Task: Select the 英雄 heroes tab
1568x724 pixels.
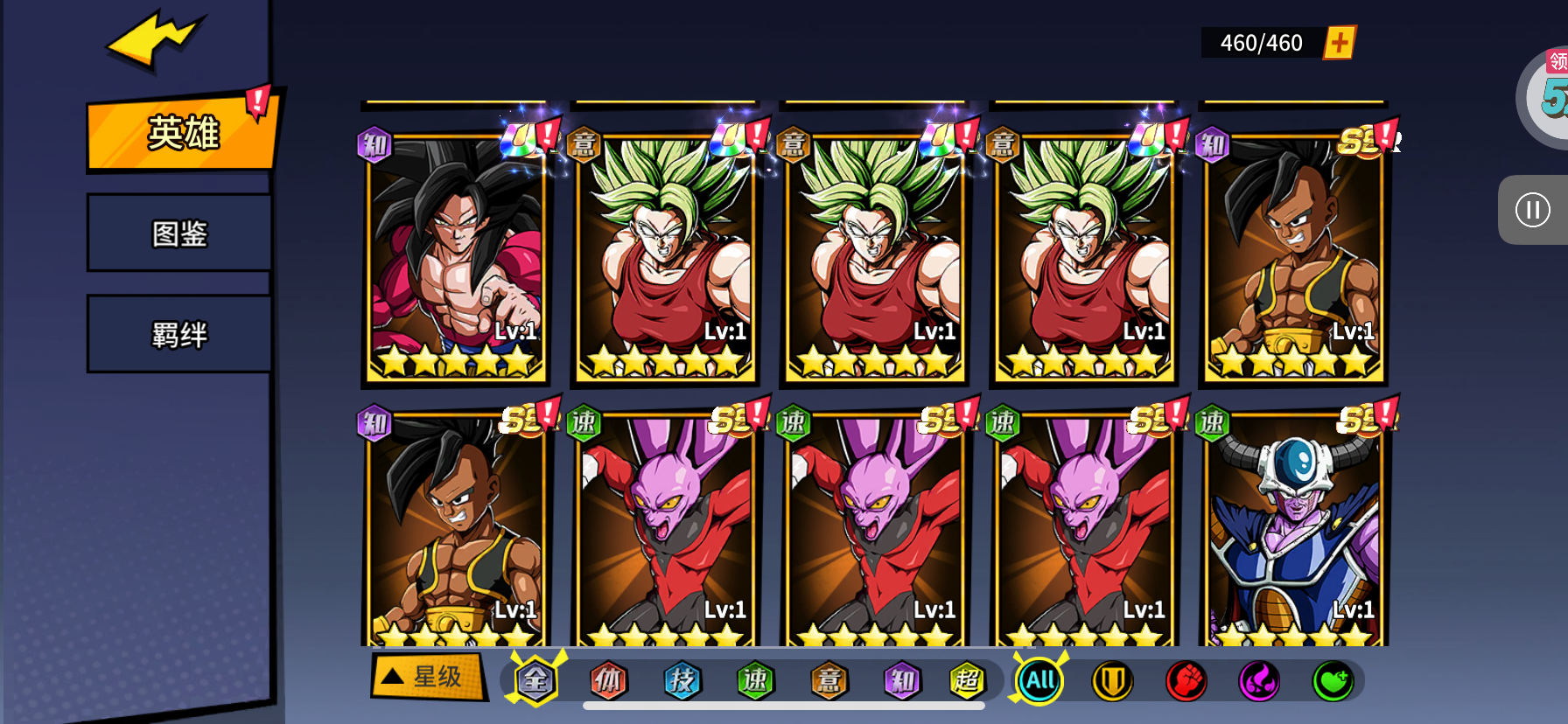Action: coord(182,134)
